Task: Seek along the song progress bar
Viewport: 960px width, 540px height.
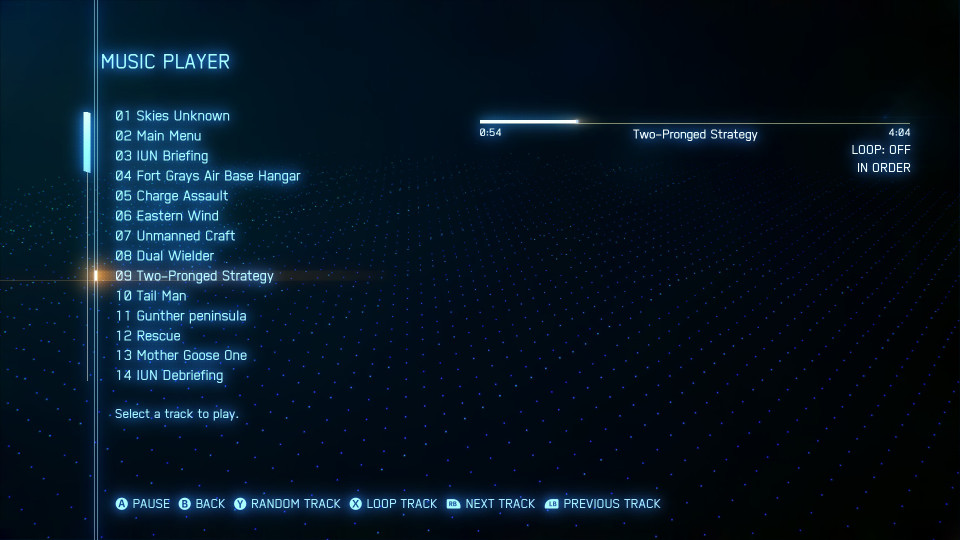Action: (x=694, y=122)
